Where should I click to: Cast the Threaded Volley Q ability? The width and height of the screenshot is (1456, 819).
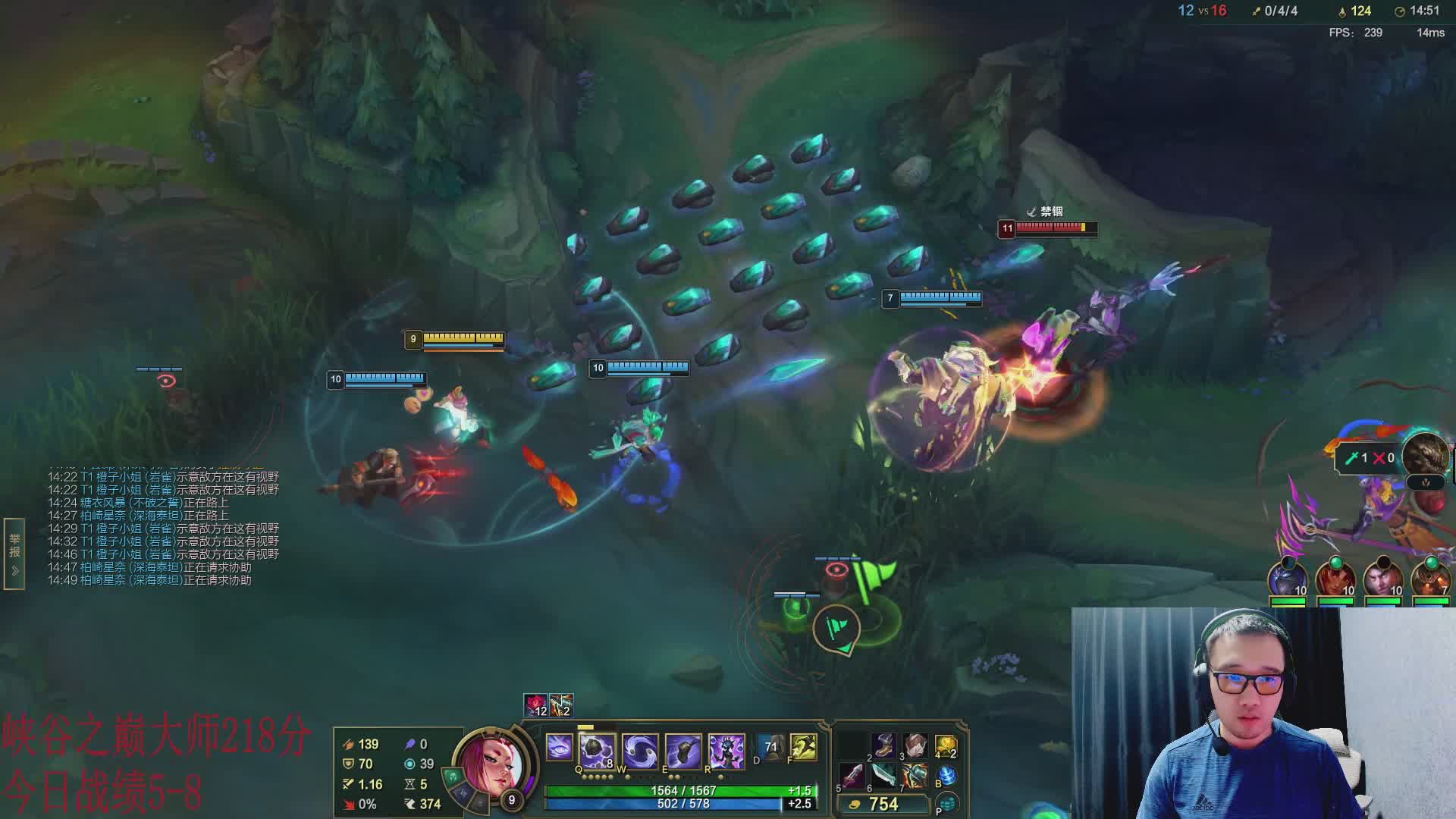click(x=597, y=749)
